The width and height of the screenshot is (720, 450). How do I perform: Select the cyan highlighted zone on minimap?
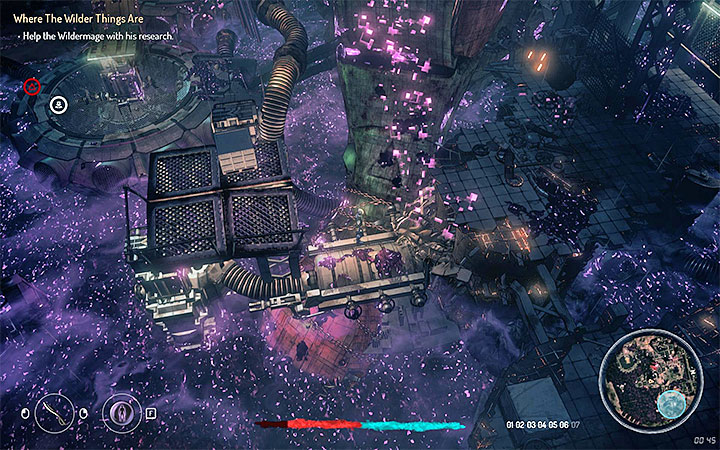click(669, 403)
